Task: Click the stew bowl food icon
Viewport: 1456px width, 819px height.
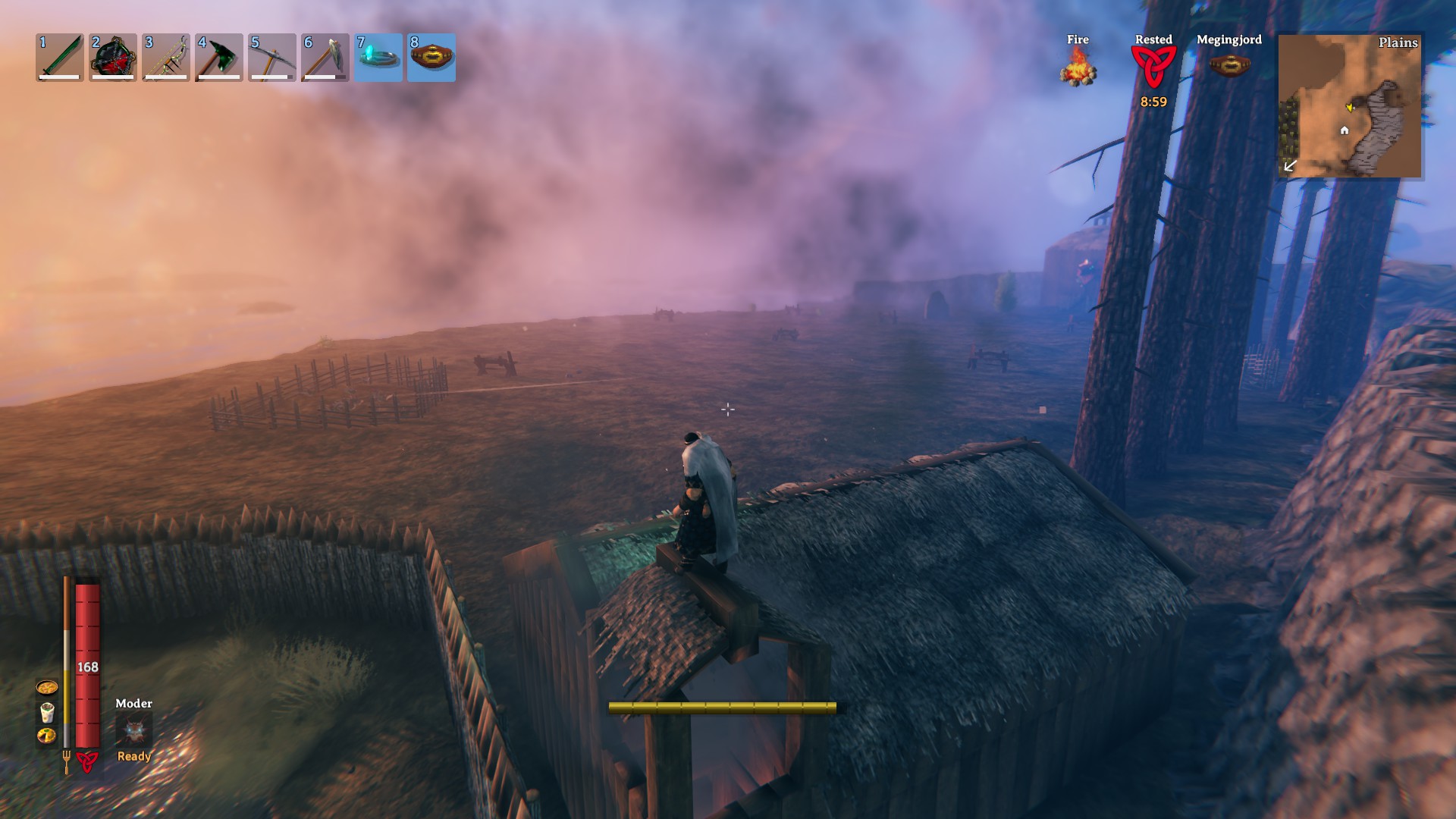Action: click(47, 688)
